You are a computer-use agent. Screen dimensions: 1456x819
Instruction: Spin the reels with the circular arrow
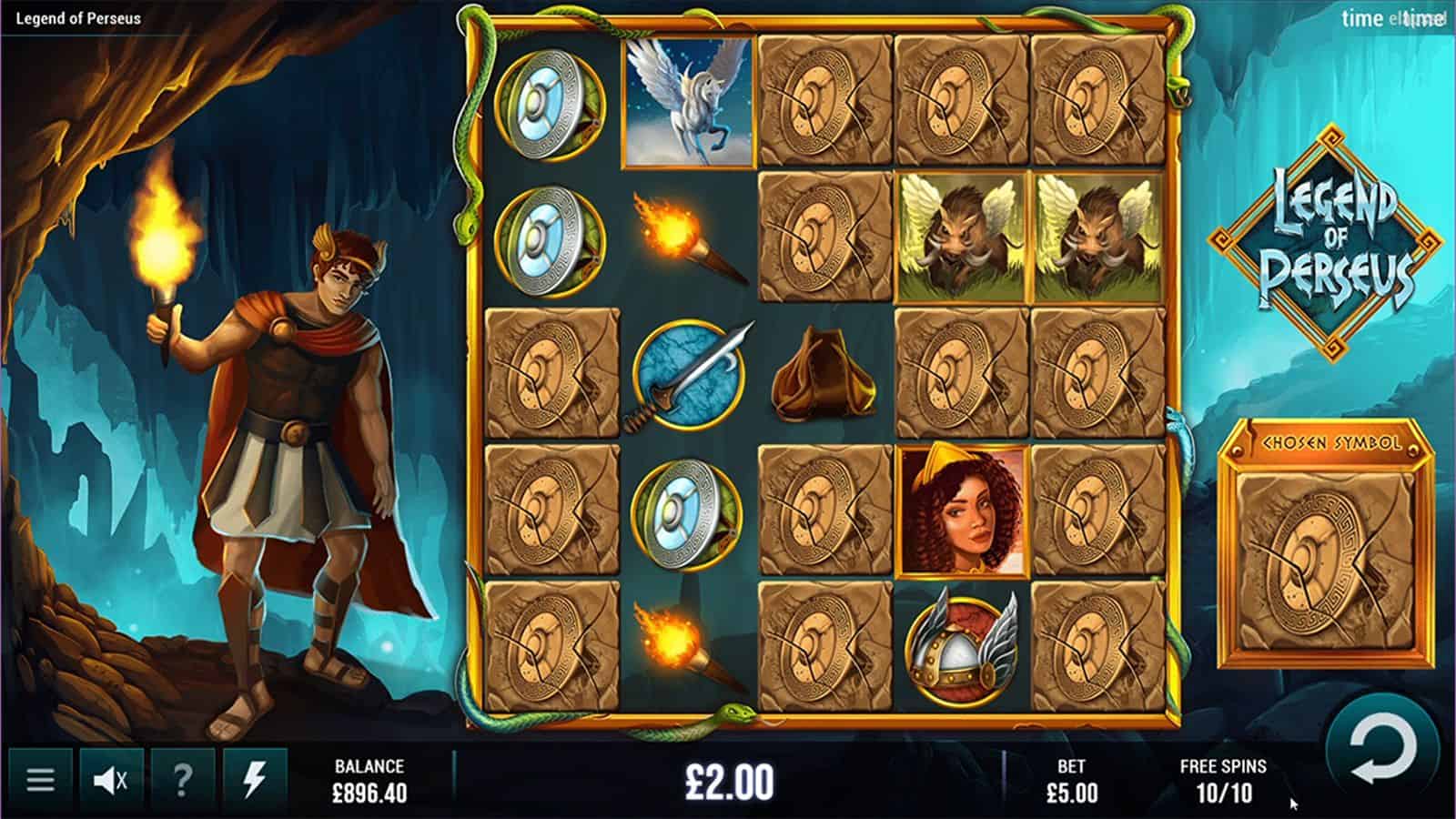point(1383,753)
